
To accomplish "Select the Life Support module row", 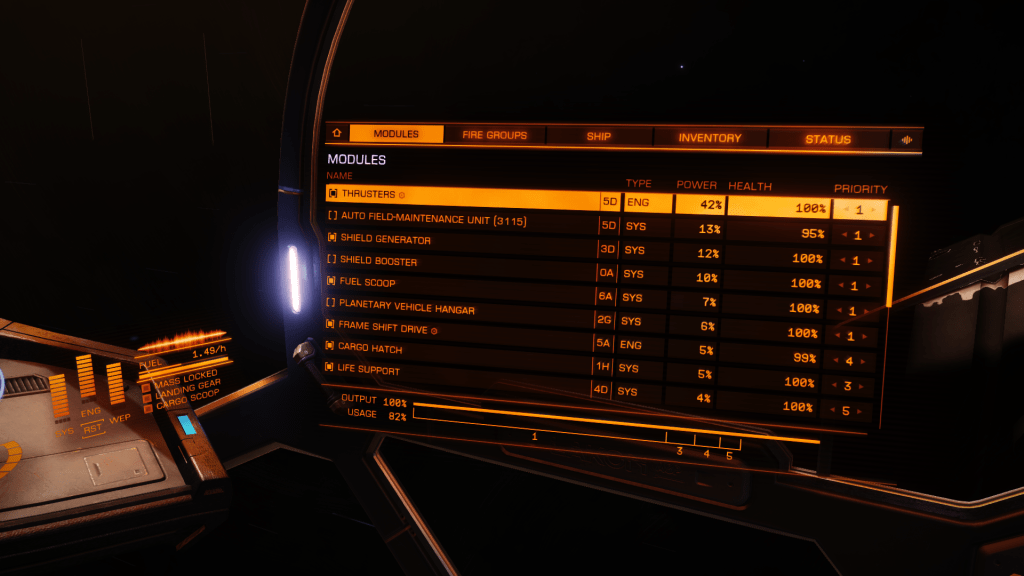I will pos(460,371).
